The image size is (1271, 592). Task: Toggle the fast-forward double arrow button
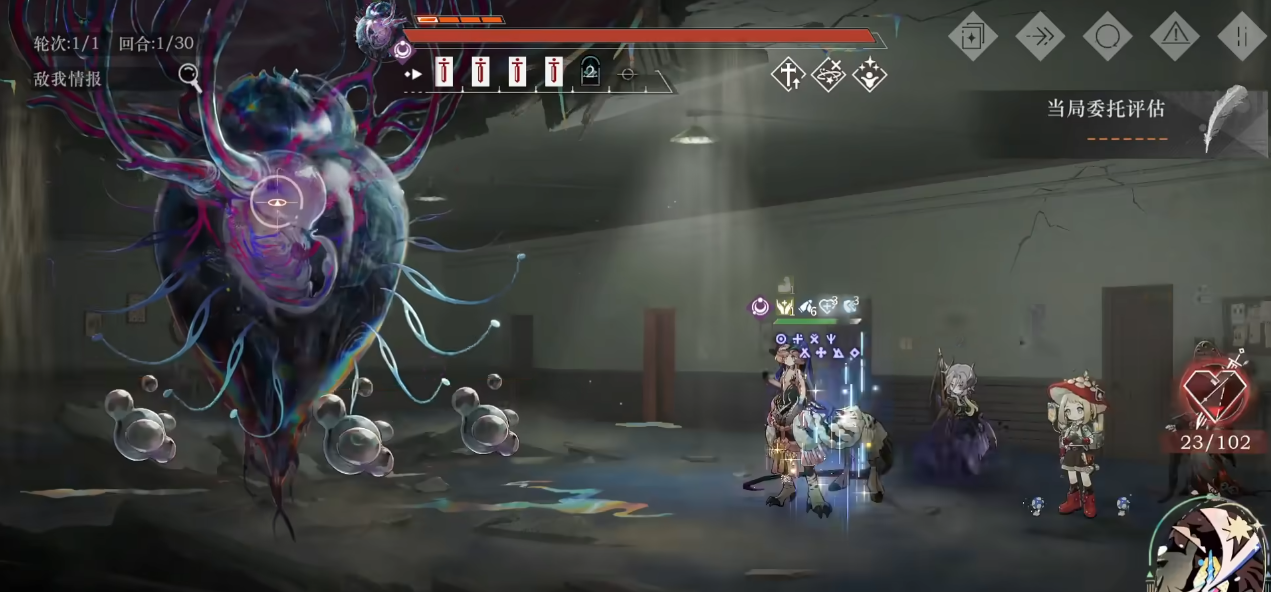tap(1040, 37)
